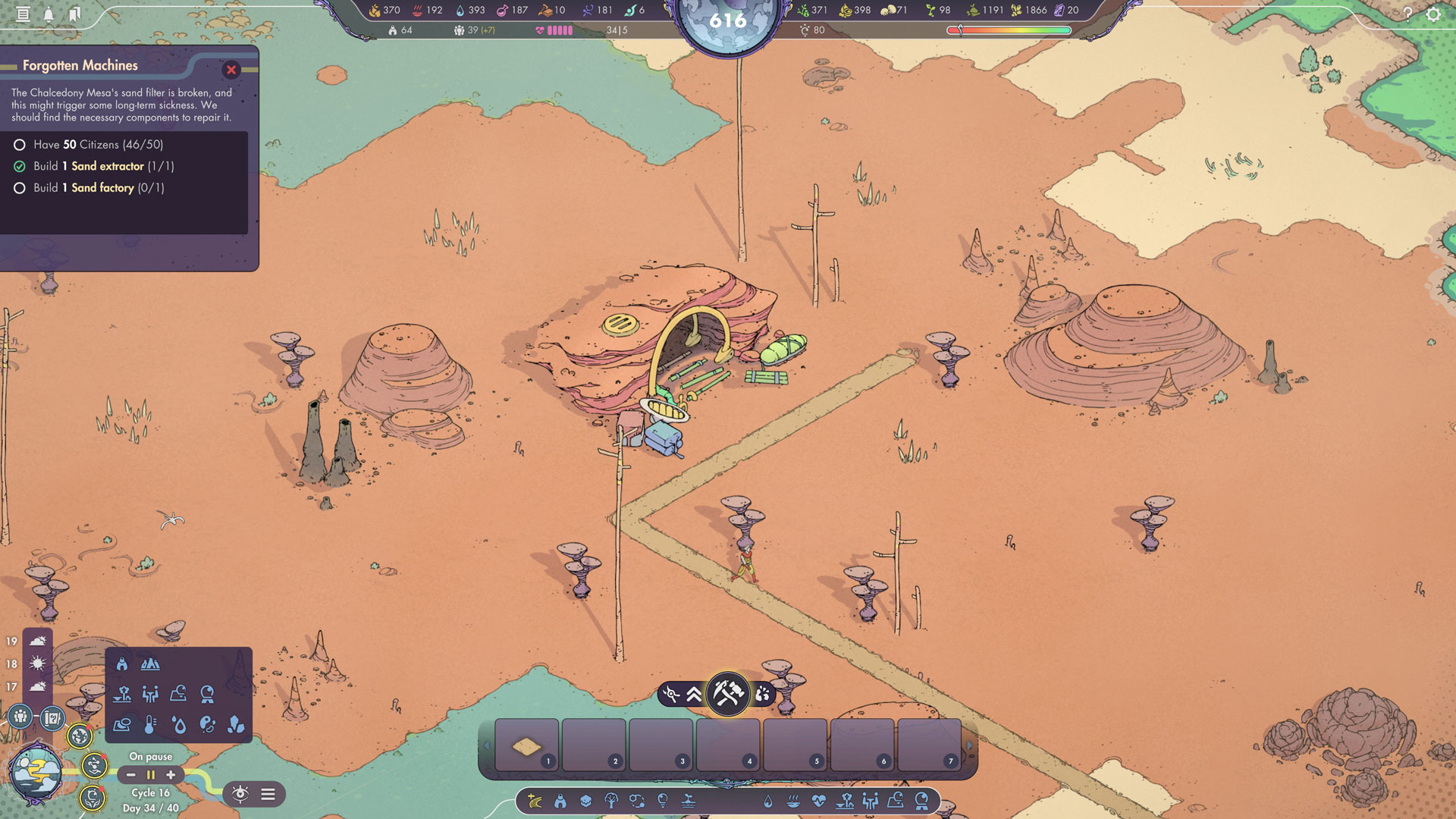Open the hamburger menu beside the eye
Viewport: 1456px width, 819px height.
click(x=268, y=794)
